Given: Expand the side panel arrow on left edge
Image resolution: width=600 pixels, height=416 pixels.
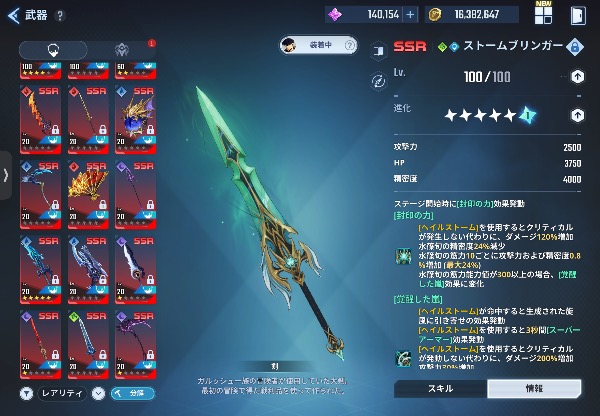Looking at the screenshot, I should click(x=6, y=175).
